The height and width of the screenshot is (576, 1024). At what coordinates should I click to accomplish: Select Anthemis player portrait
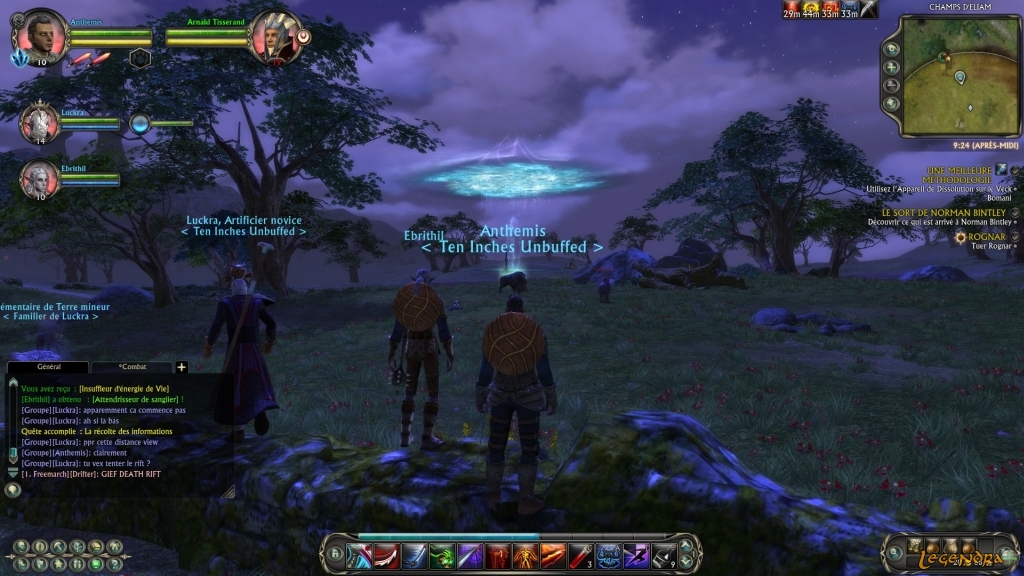pyautogui.click(x=42, y=36)
